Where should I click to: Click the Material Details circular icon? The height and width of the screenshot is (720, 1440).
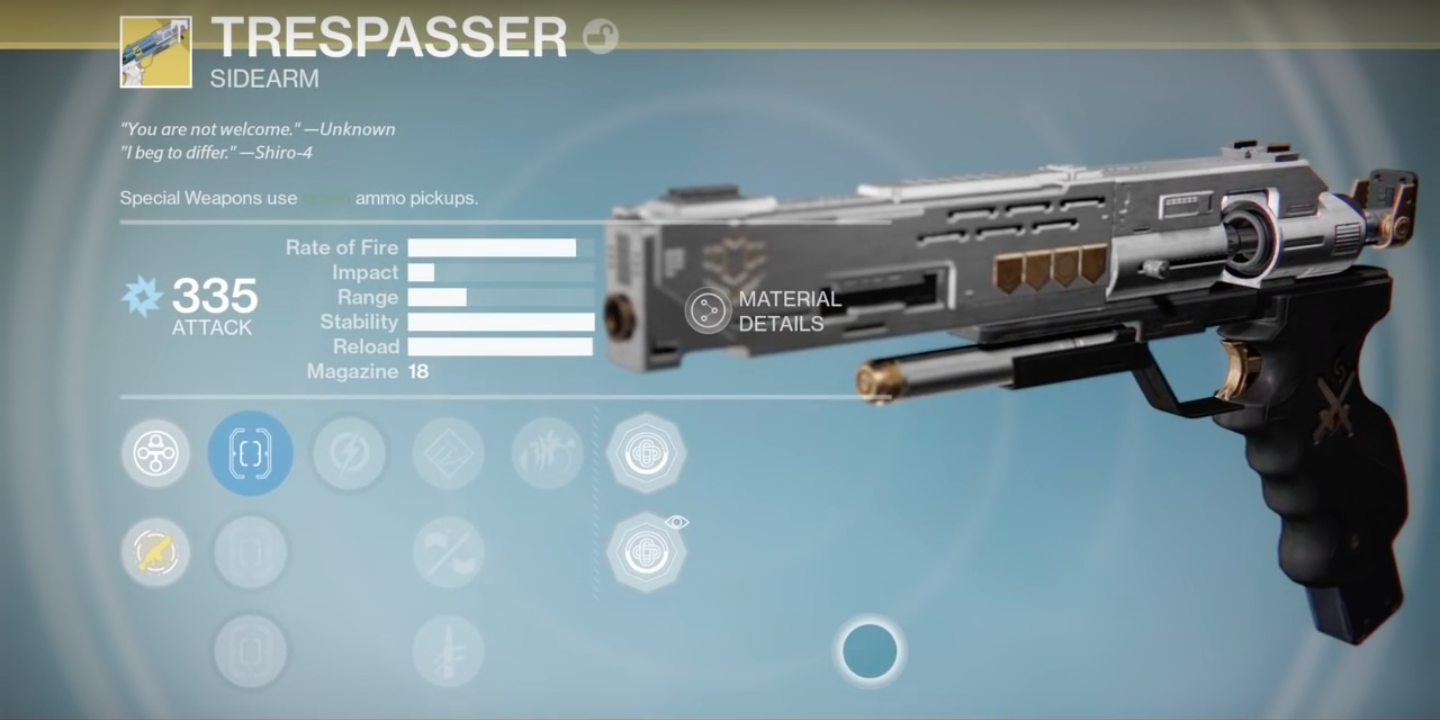tap(706, 310)
